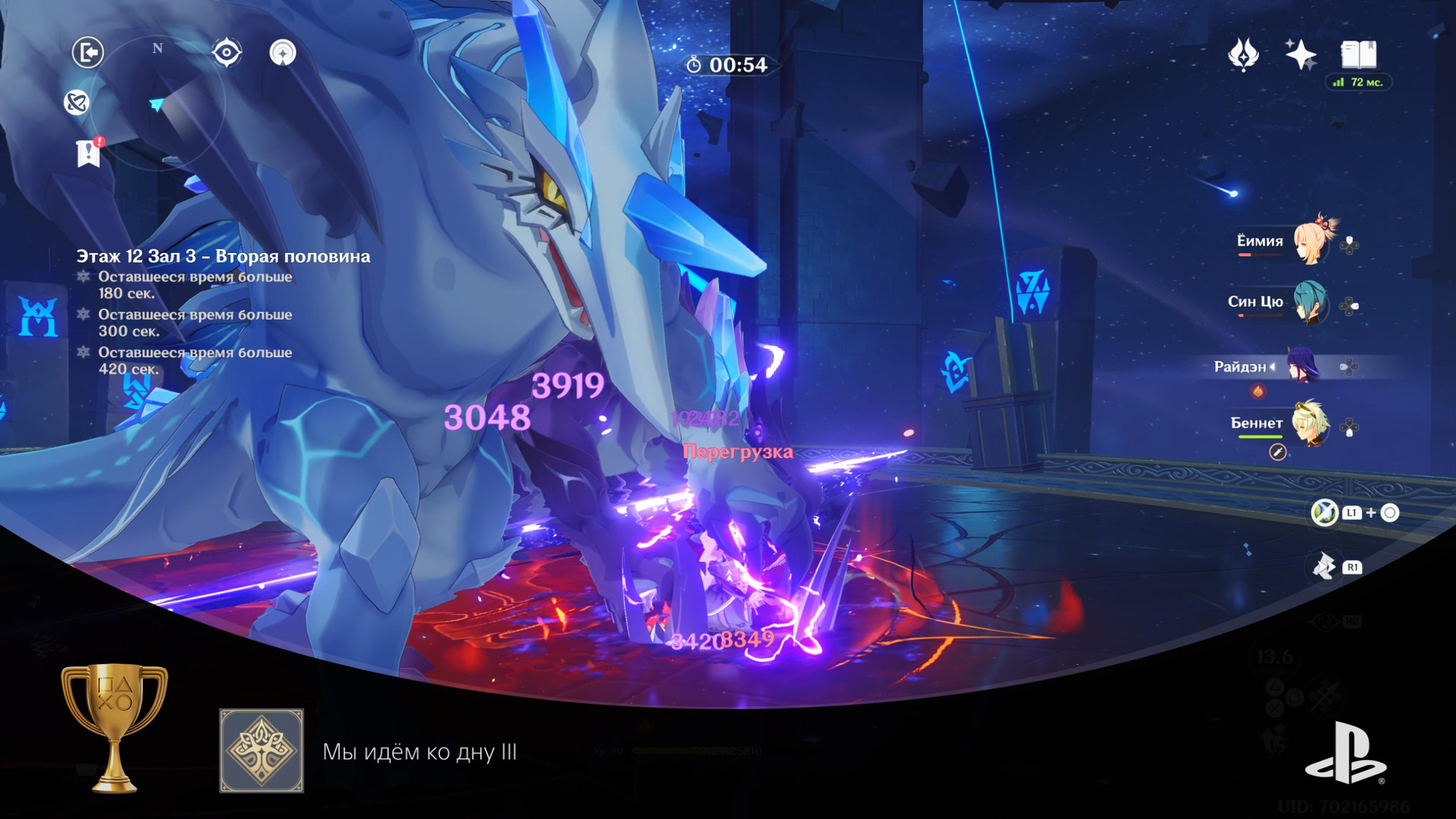Open the quest banner with red alert

coord(89,153)
